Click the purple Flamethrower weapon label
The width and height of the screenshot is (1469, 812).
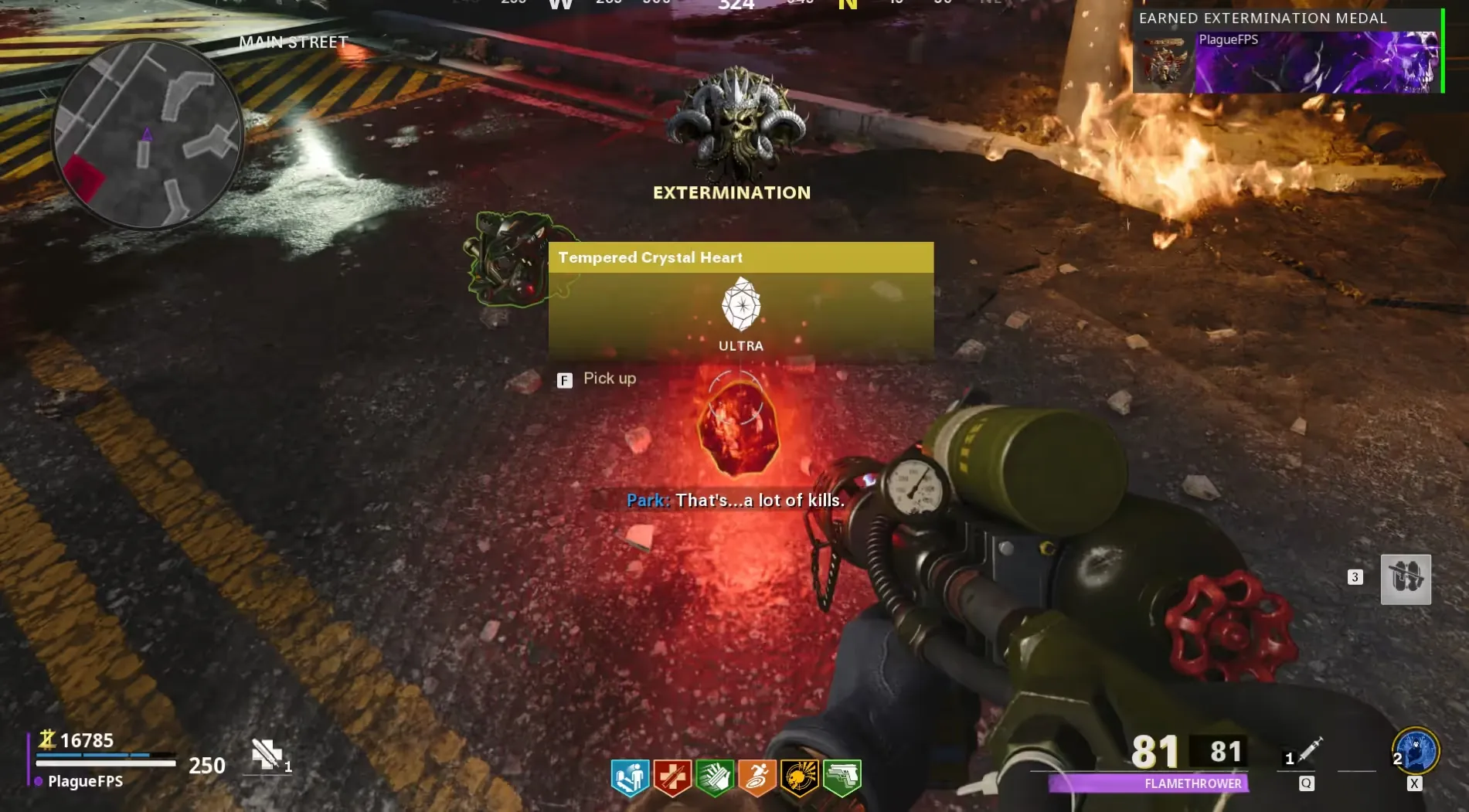point(1148,783)
